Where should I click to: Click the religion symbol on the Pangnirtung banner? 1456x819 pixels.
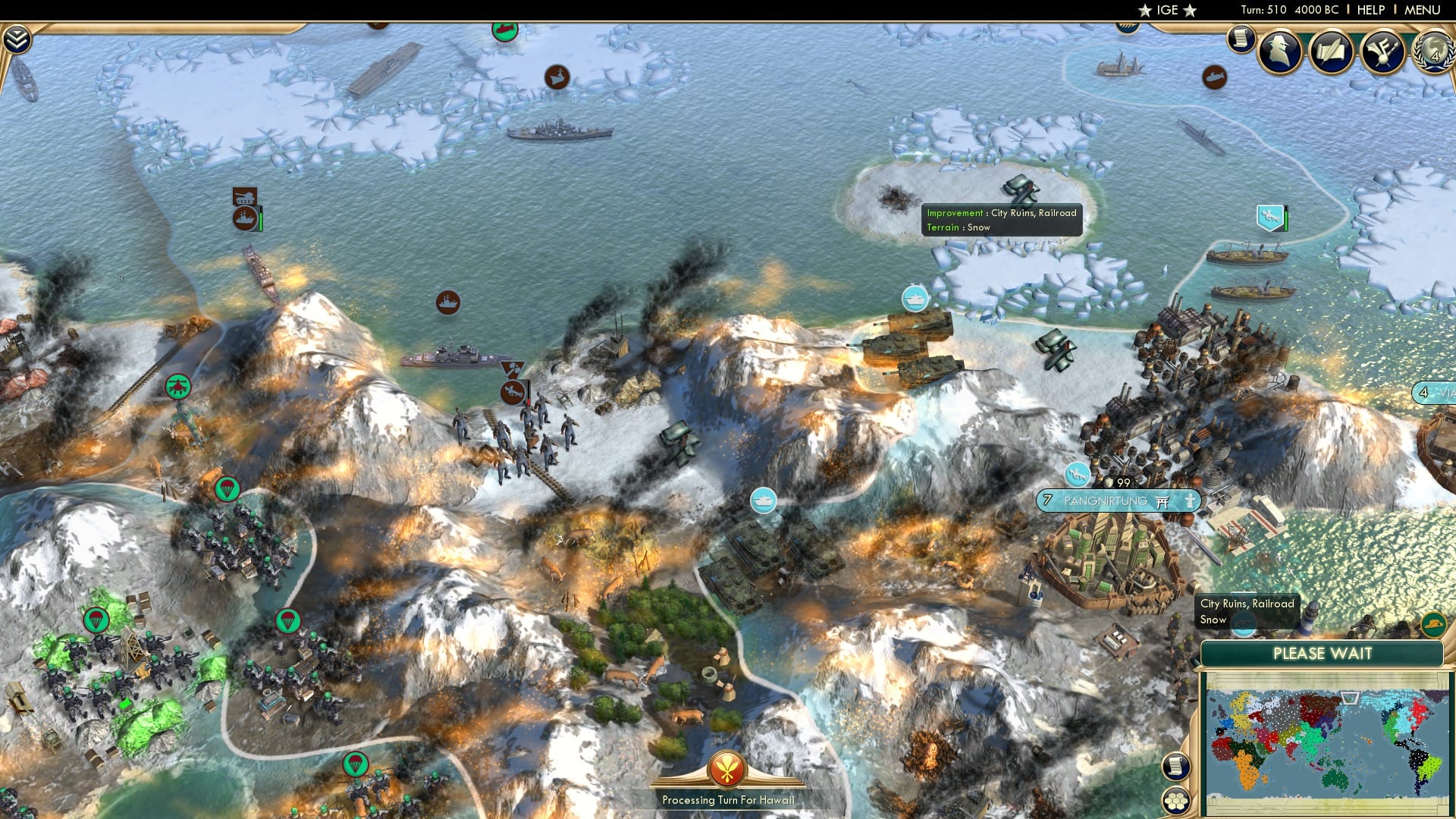point(1161,501)
